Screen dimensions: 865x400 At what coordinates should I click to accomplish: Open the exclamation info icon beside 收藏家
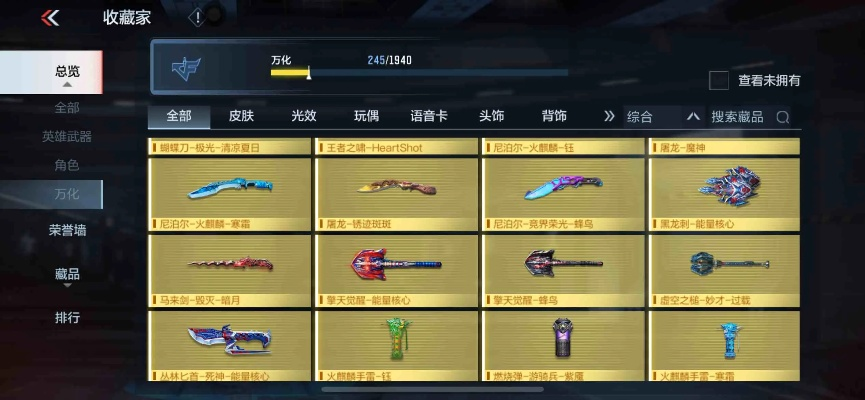[x=197, y=18]
